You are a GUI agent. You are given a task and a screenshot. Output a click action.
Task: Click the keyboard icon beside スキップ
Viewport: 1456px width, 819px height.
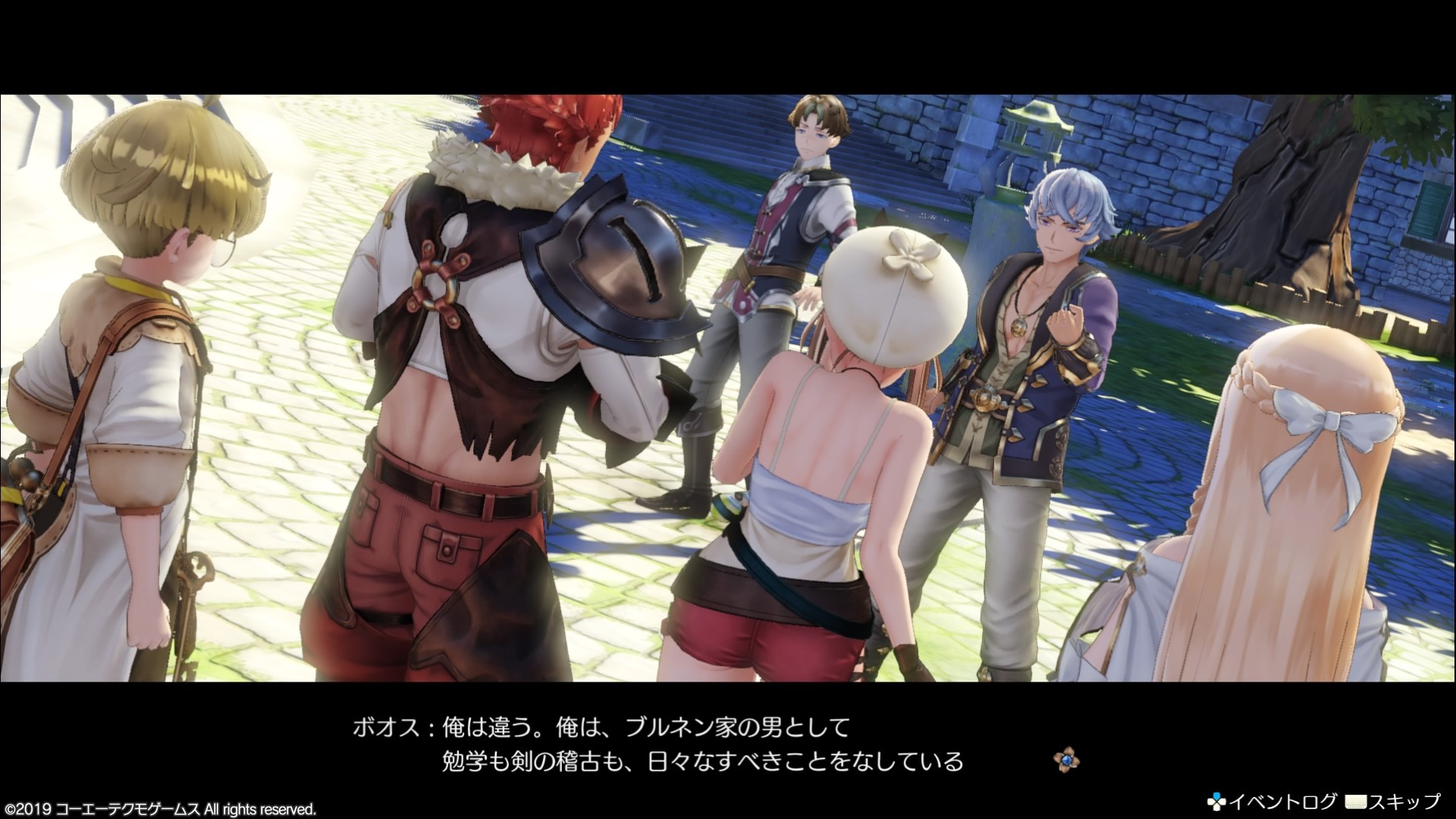pyautogui.click(x=1356, y=802)
